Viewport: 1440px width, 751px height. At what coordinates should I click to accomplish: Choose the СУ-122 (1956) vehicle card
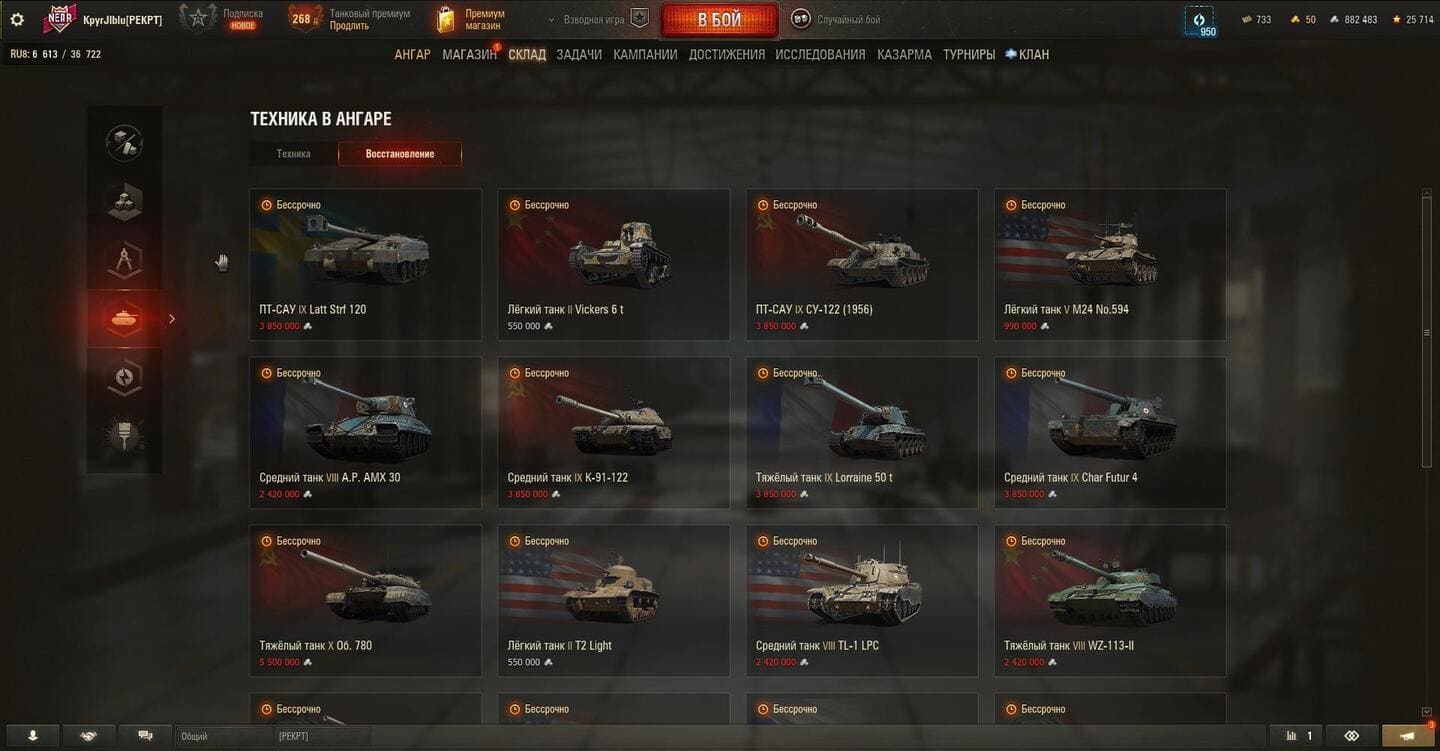coord(861,265)
